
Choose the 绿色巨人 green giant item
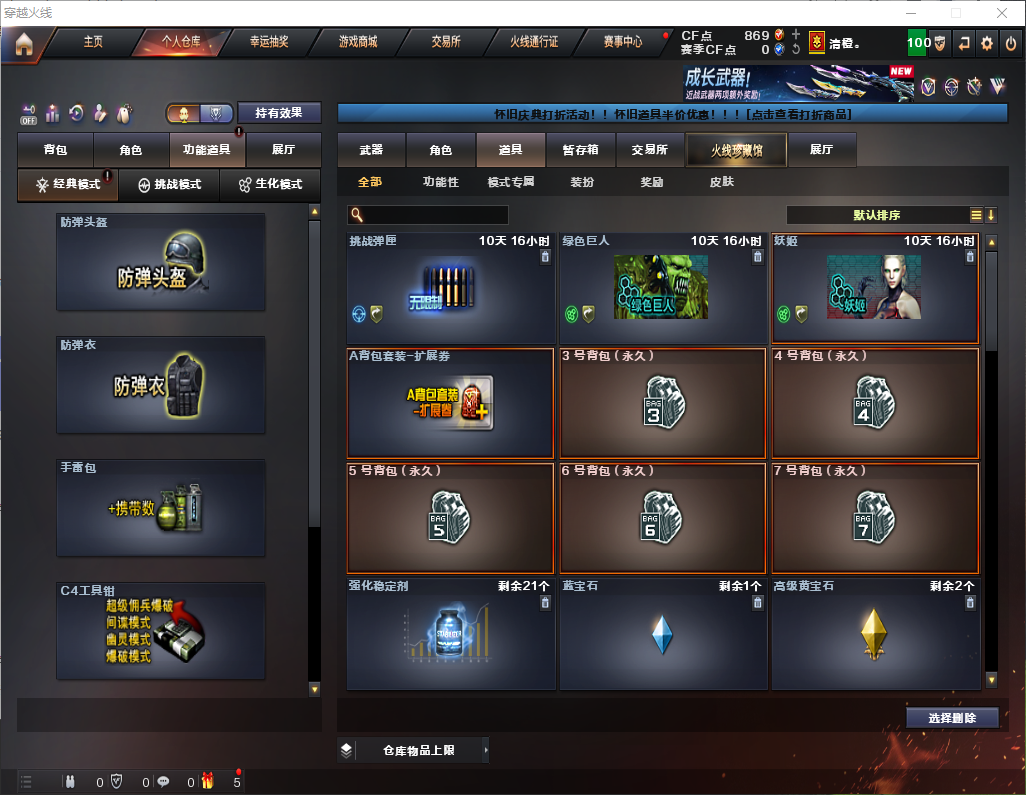(x=660, y=288)
